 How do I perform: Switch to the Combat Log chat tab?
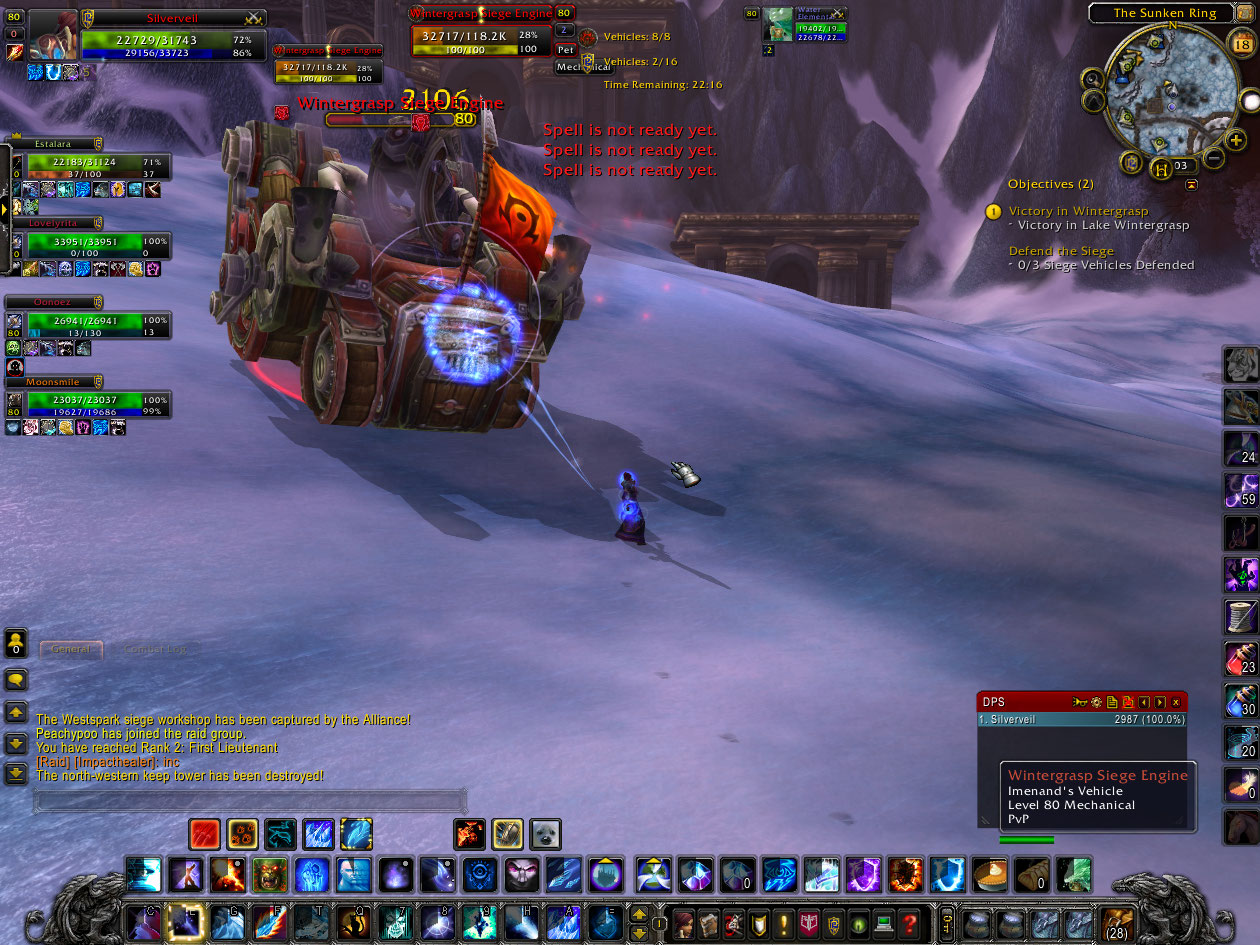point(154,649)
